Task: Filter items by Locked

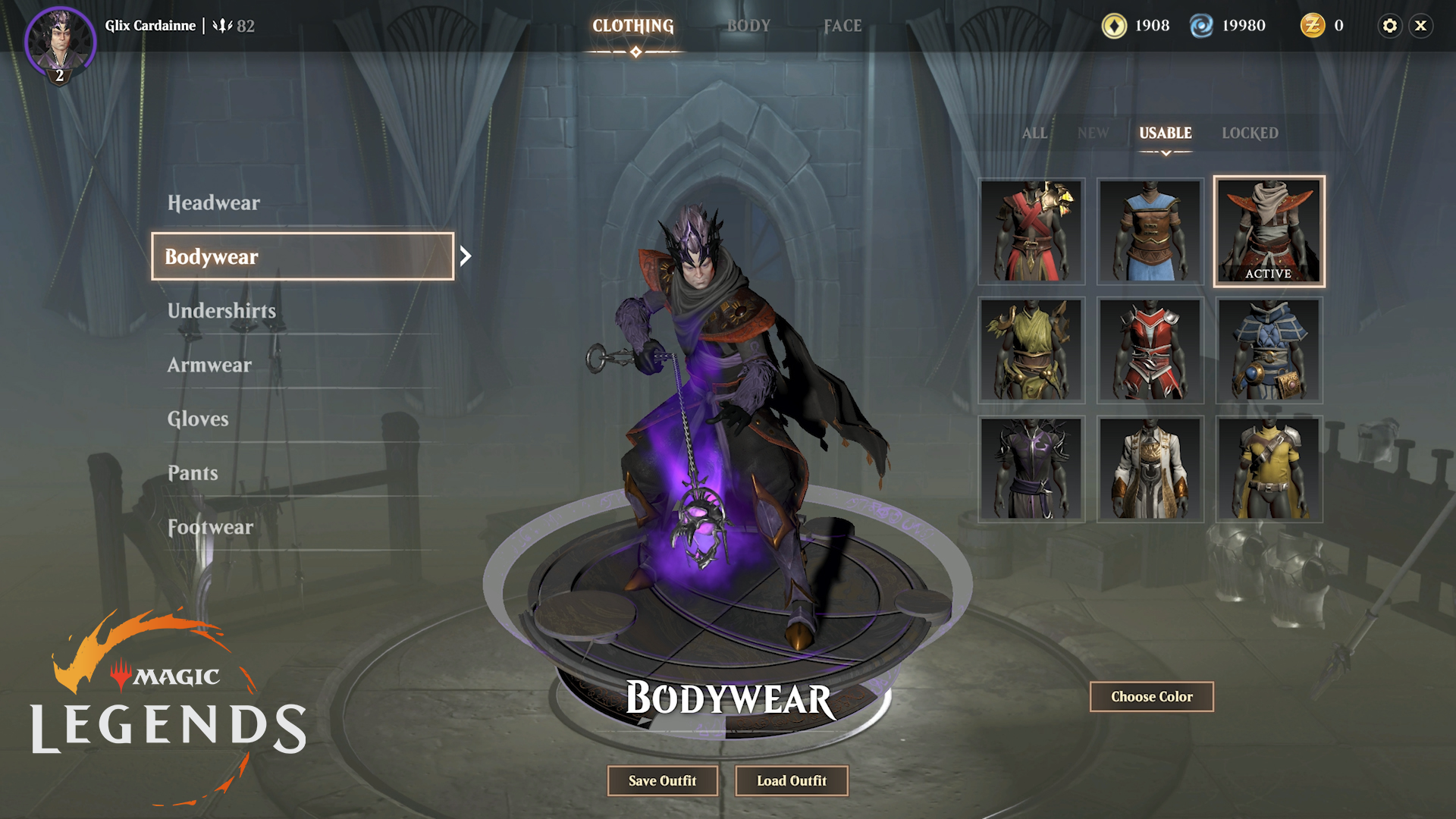Action: tap(1250, 133)
